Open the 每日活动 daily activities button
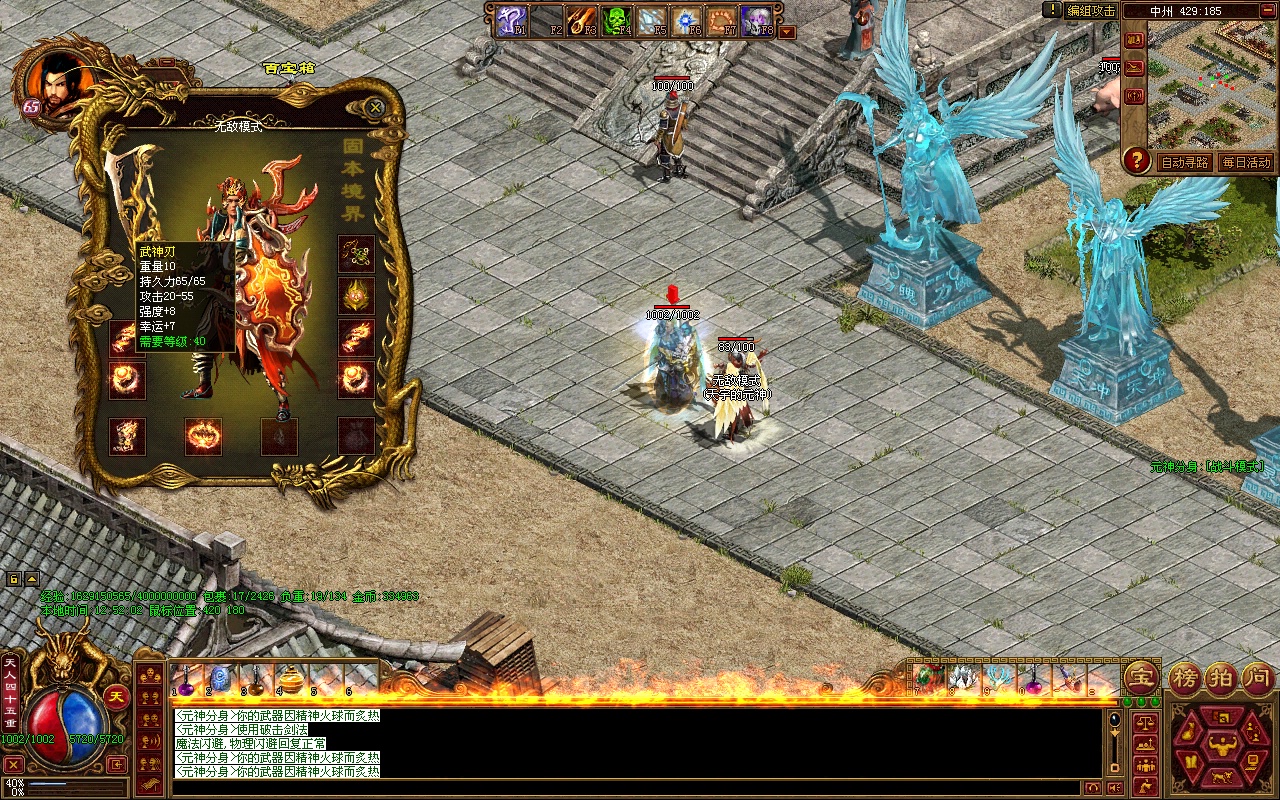 tap(1245, 162)
